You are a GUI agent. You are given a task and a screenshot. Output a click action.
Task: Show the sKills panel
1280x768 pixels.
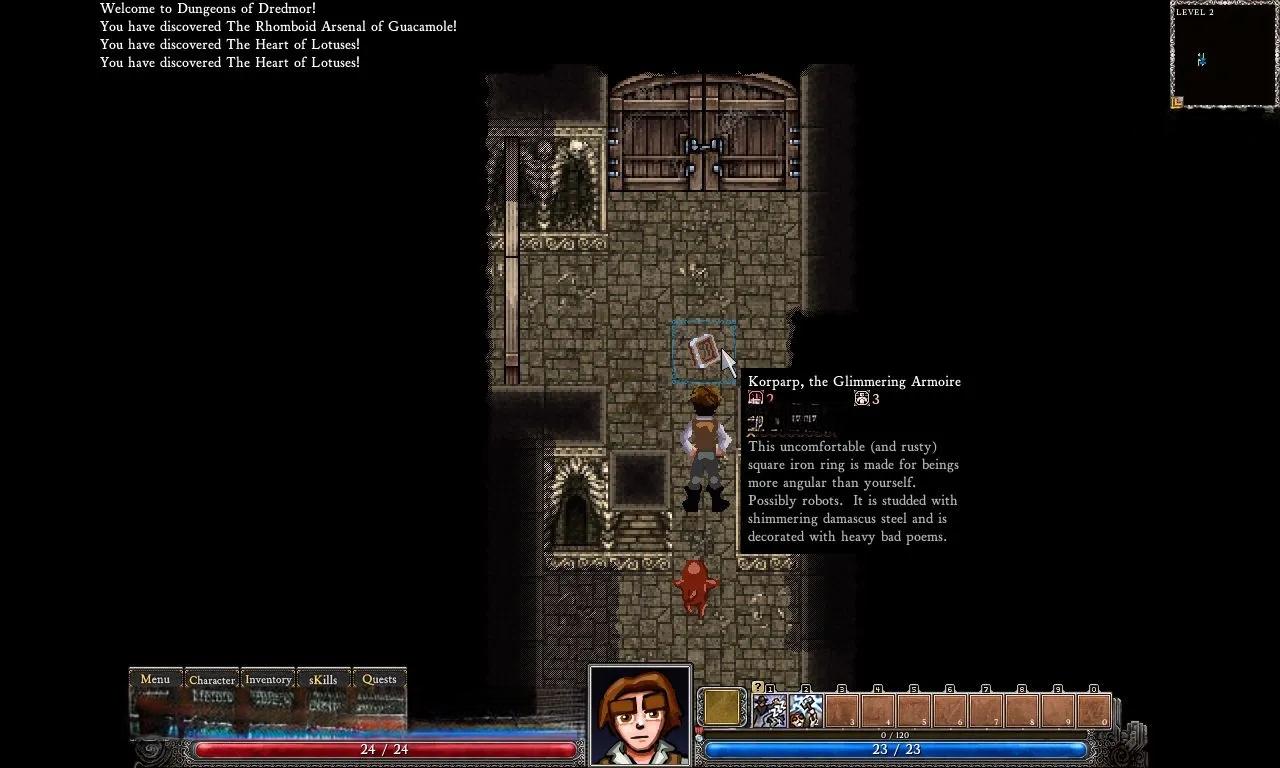[323, 680]
